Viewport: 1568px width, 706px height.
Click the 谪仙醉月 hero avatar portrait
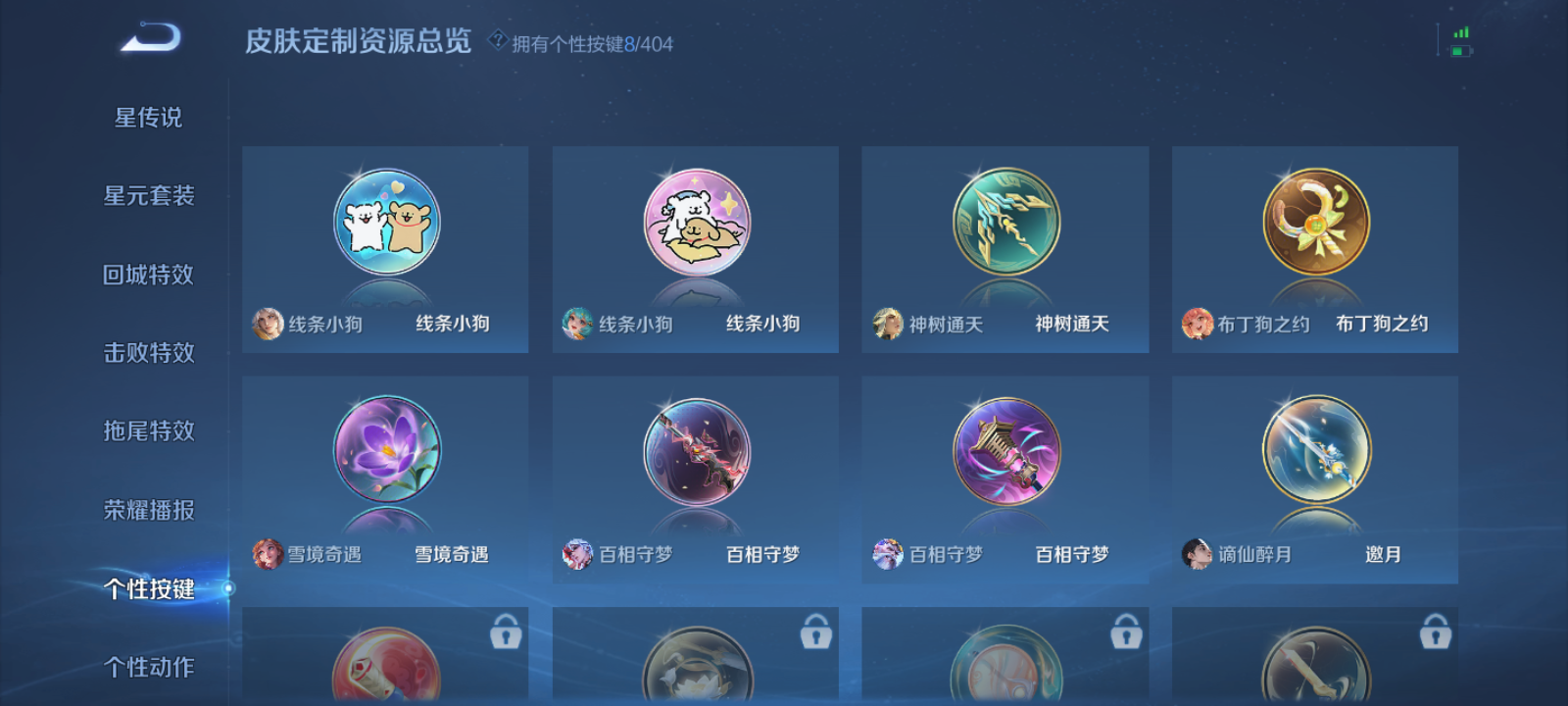[1195, 554]
